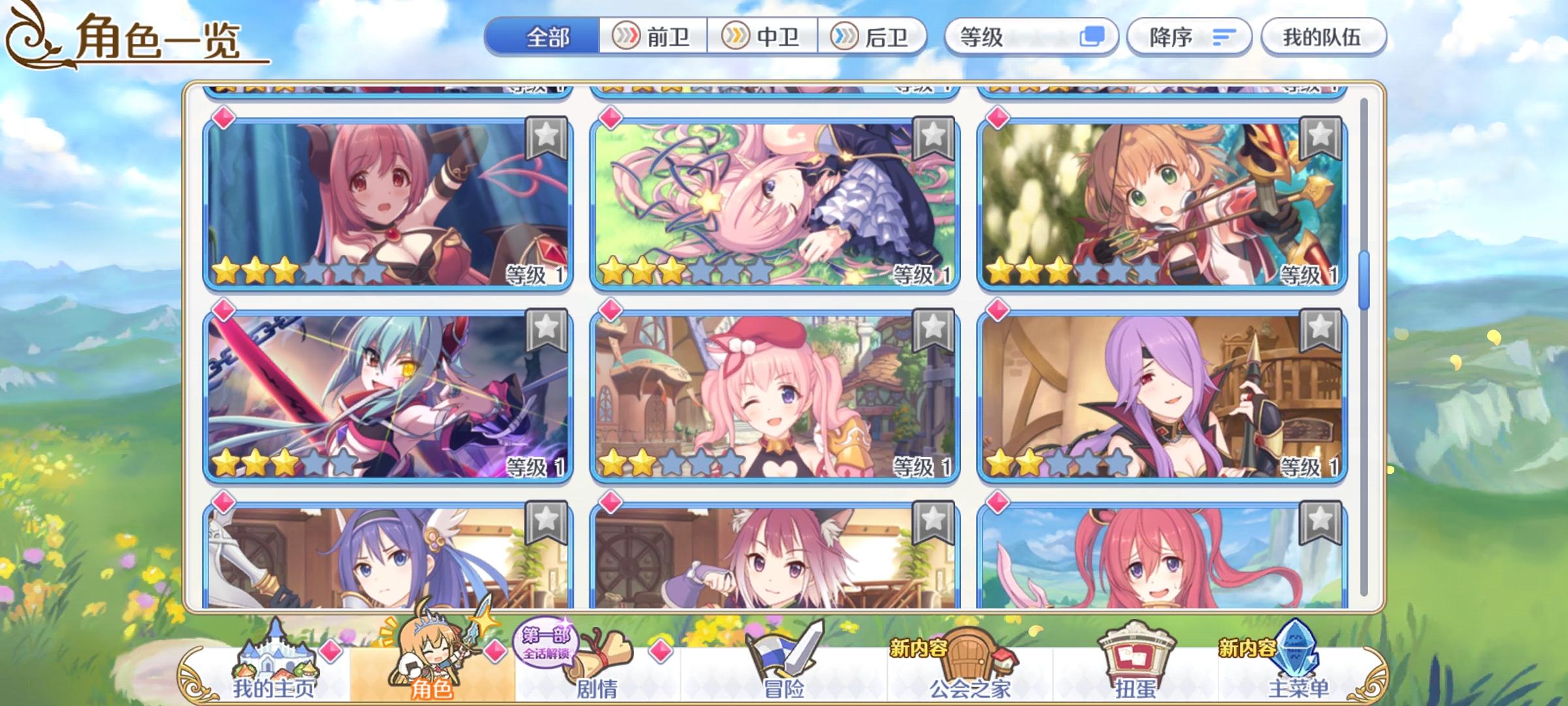Click the copy icon beside 等级 filter

[1092, 37]
